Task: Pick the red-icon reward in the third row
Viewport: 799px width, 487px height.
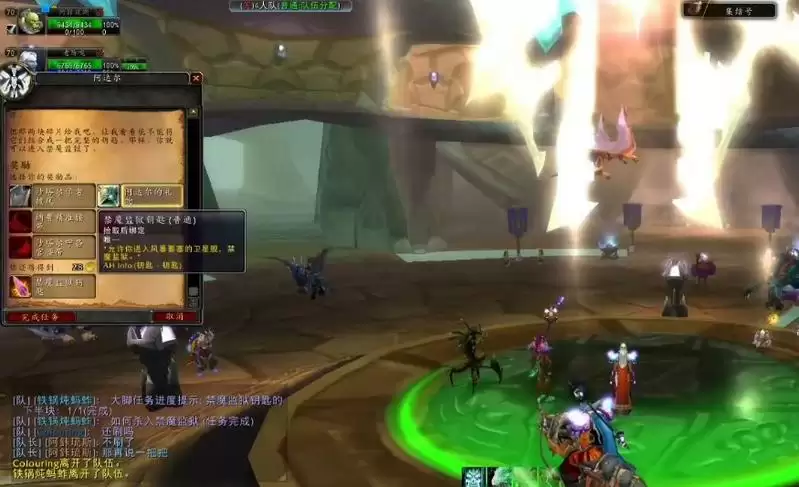Action: click(52, 246)
